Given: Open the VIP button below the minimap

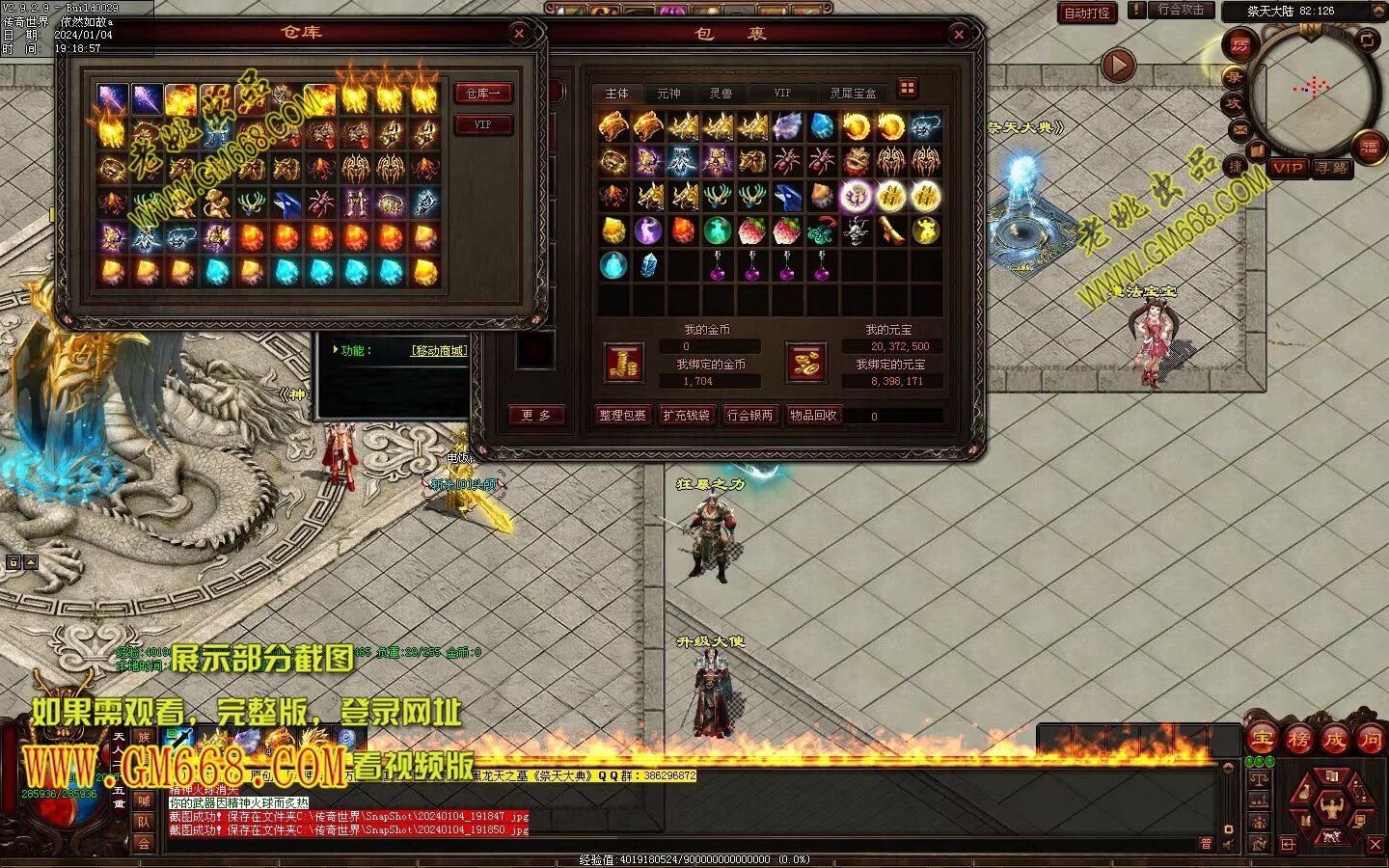Looking at the screenshot, I should (x=1288, y=168).
